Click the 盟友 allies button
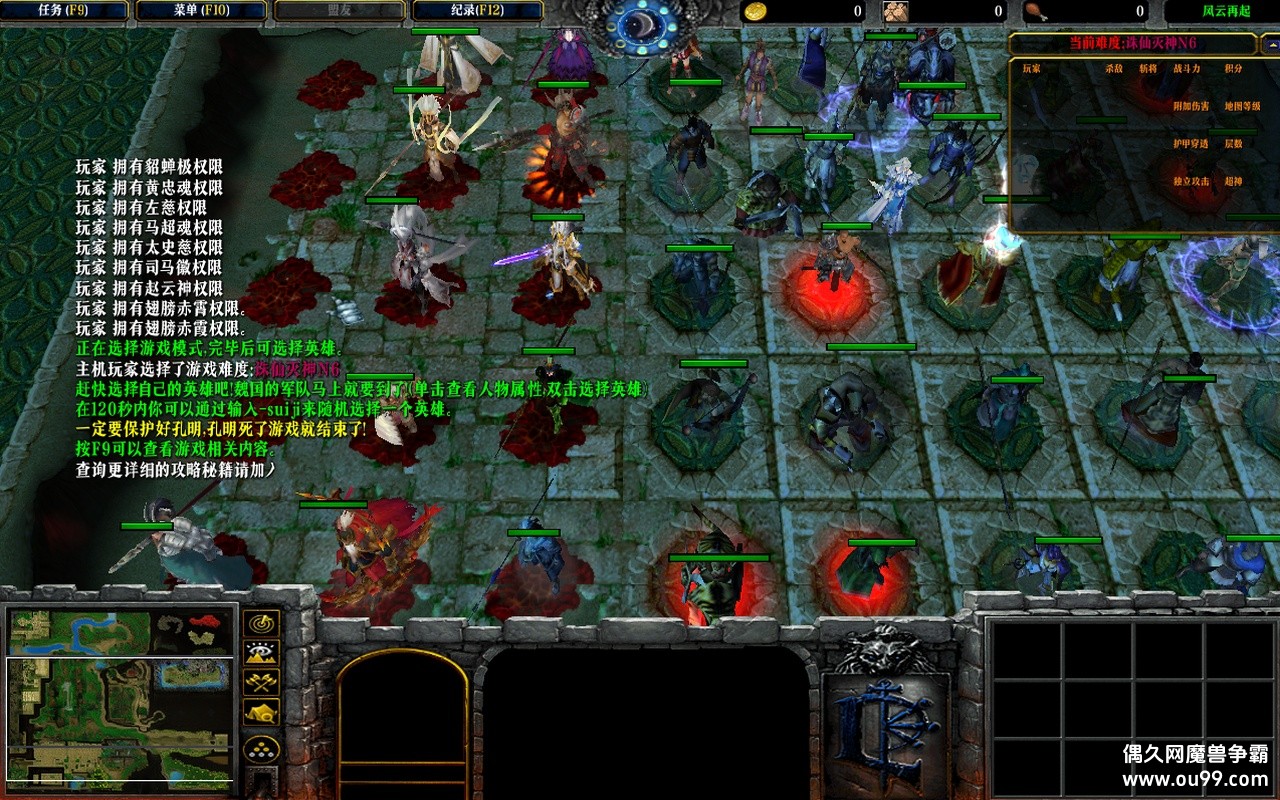The height and width of the screenshot is (800, 1280). [339, 11]
